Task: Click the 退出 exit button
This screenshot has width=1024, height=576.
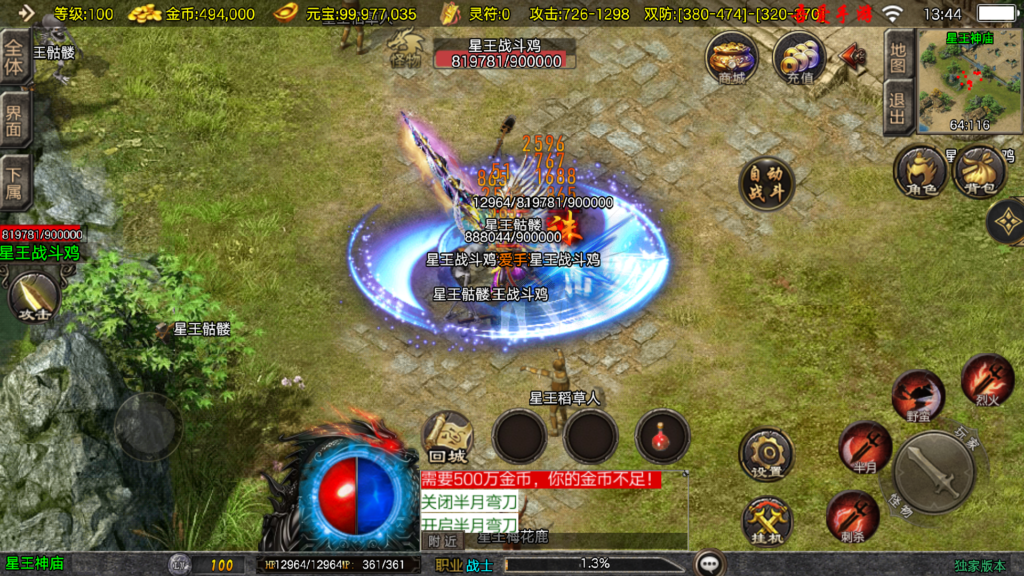Action: coord(898,109)
